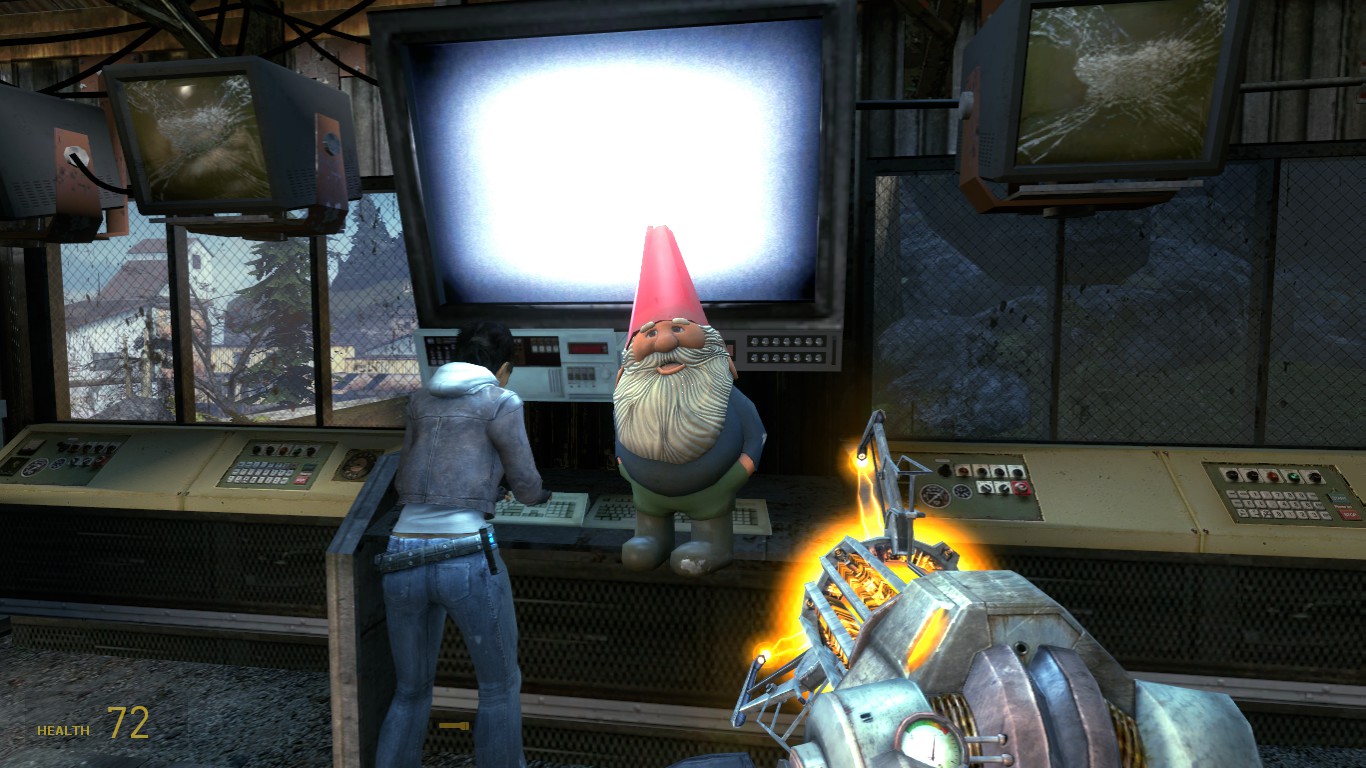Image resolution: width=1366 pixels, height=768 pixels.
Task: Click the indicator light panel beside the big monitor
Action: point(785,350)
